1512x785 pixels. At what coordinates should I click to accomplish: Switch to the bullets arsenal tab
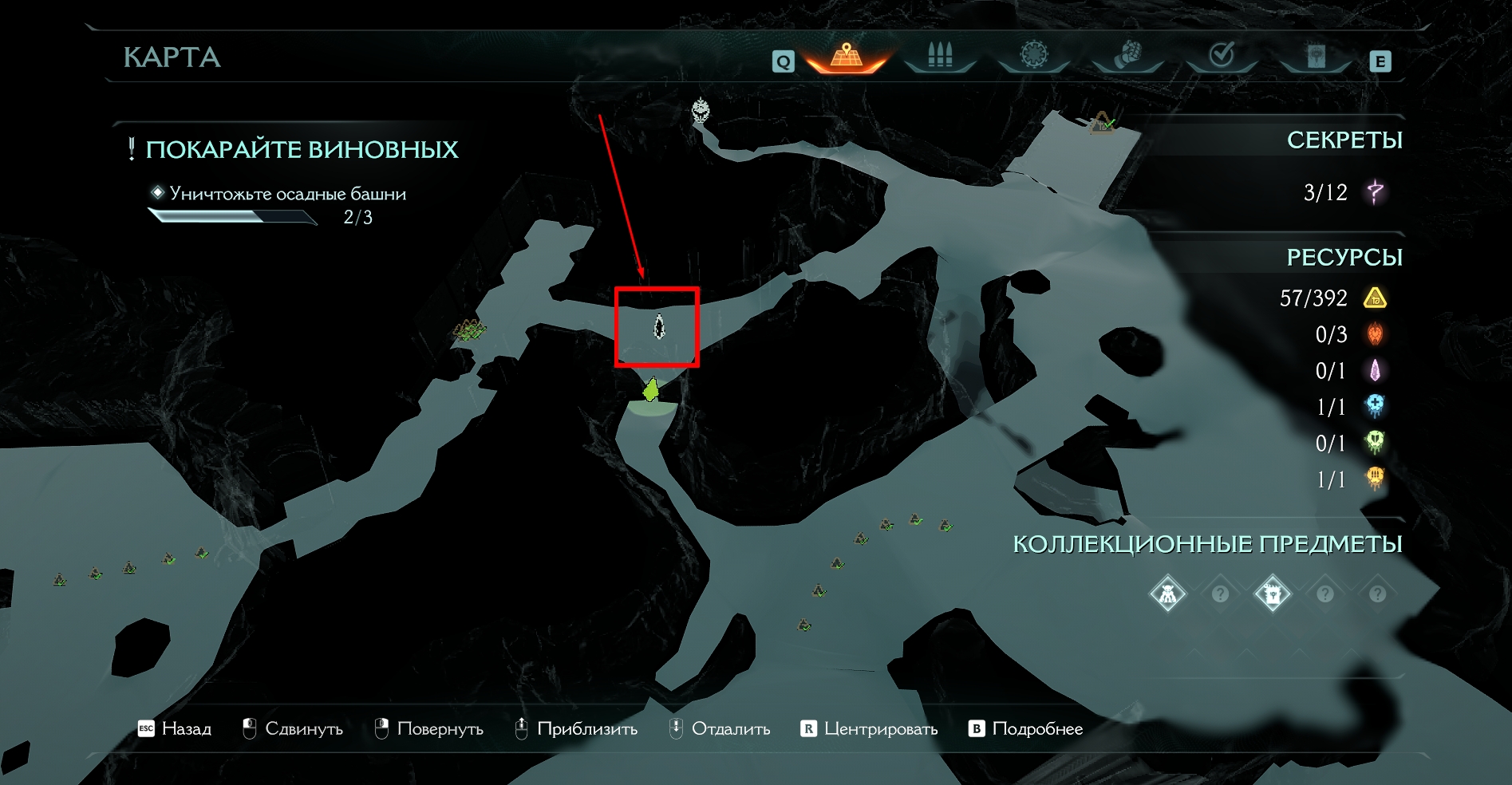940,56
